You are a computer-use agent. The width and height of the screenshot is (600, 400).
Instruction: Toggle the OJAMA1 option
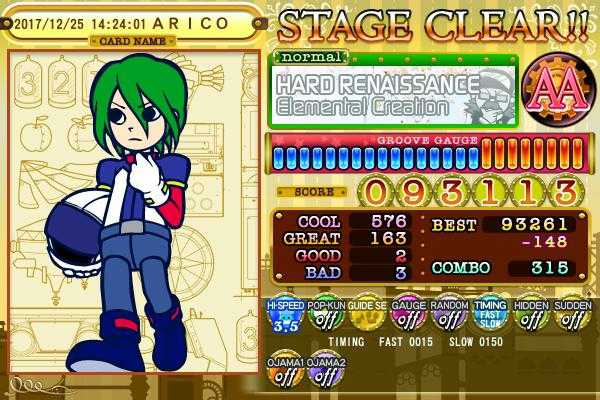tap(285, 370)
